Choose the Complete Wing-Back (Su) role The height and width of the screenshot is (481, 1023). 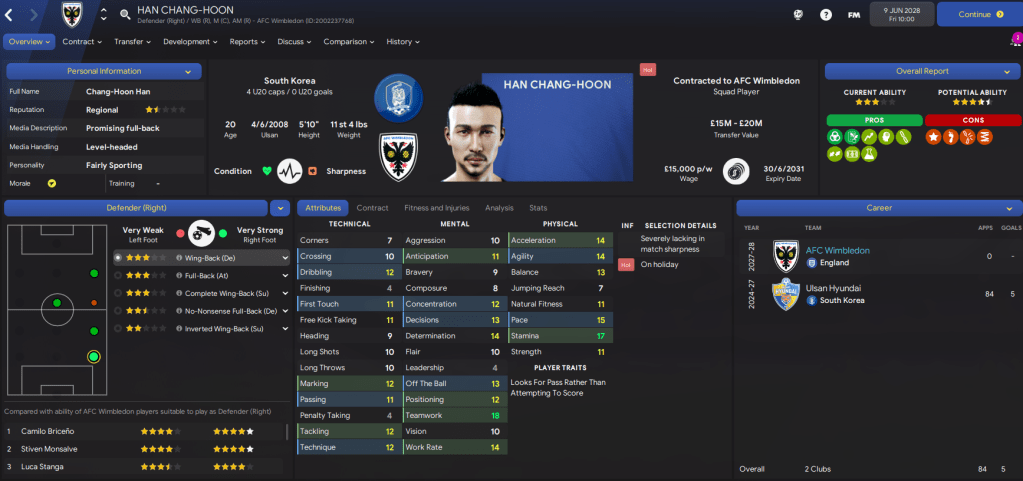(x=222, y=293)
